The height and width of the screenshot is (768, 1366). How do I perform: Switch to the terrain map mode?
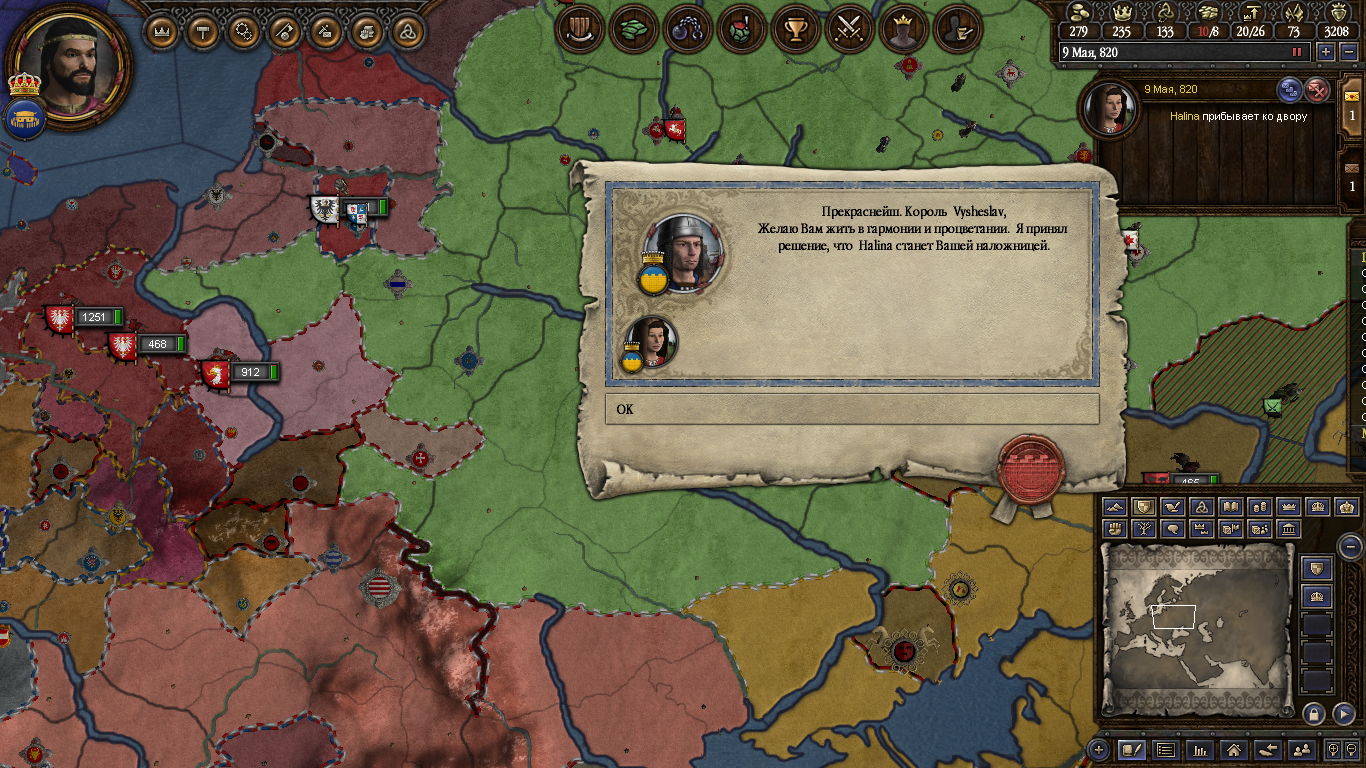point(1115,507)
